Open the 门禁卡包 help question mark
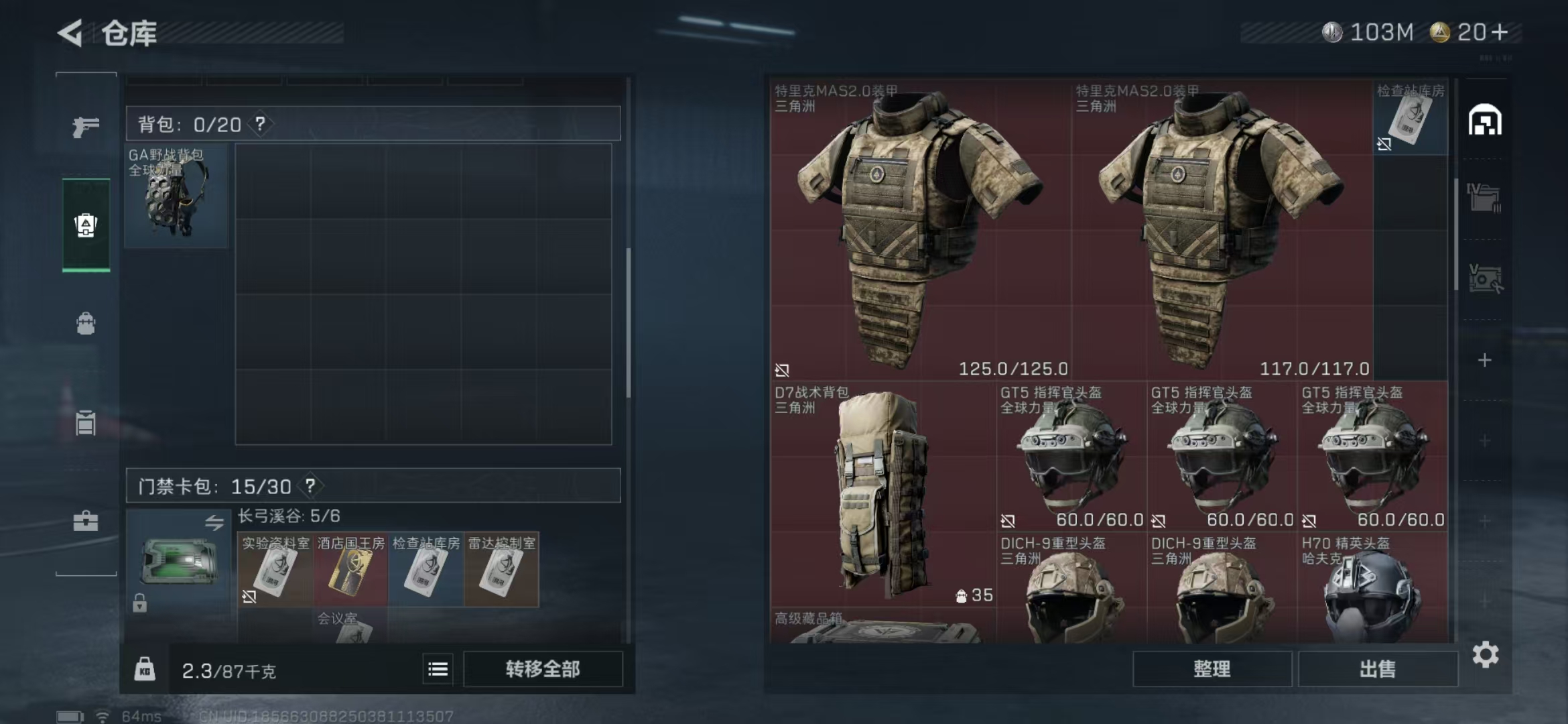Viewport: 1568px width, 724px height. (310, 485)
